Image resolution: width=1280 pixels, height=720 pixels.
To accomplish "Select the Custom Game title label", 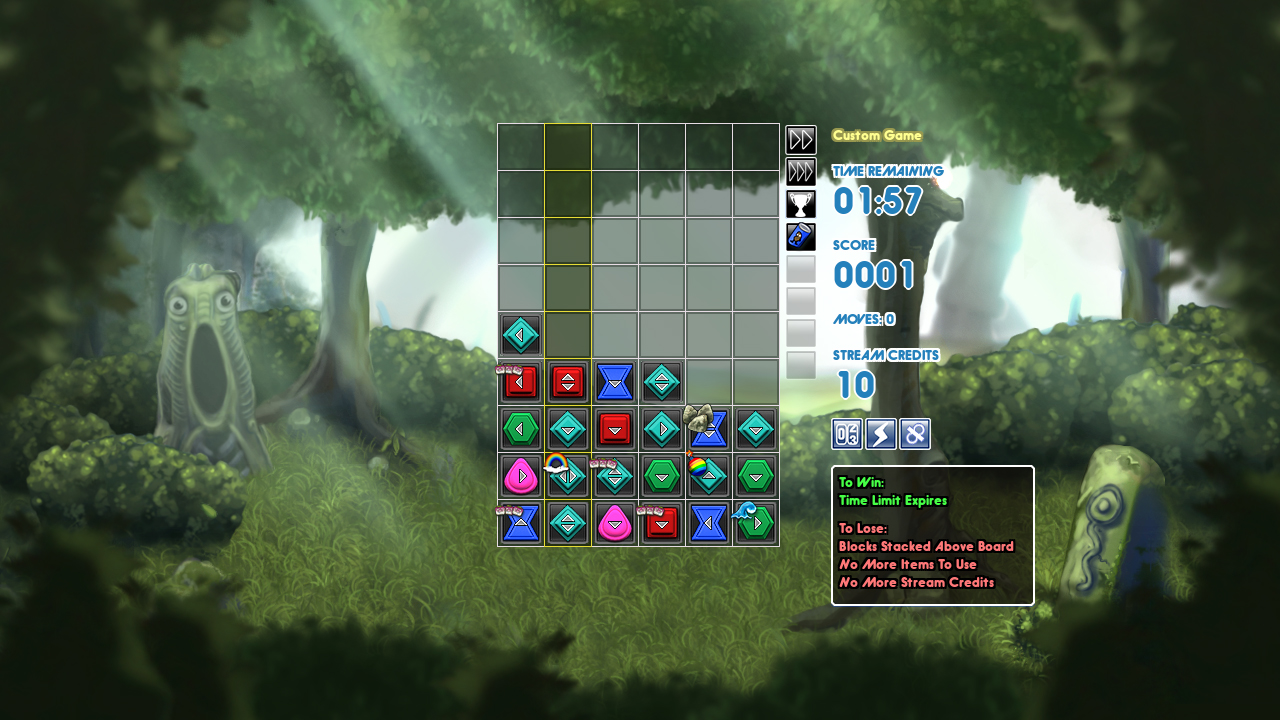I will (877, 135).
